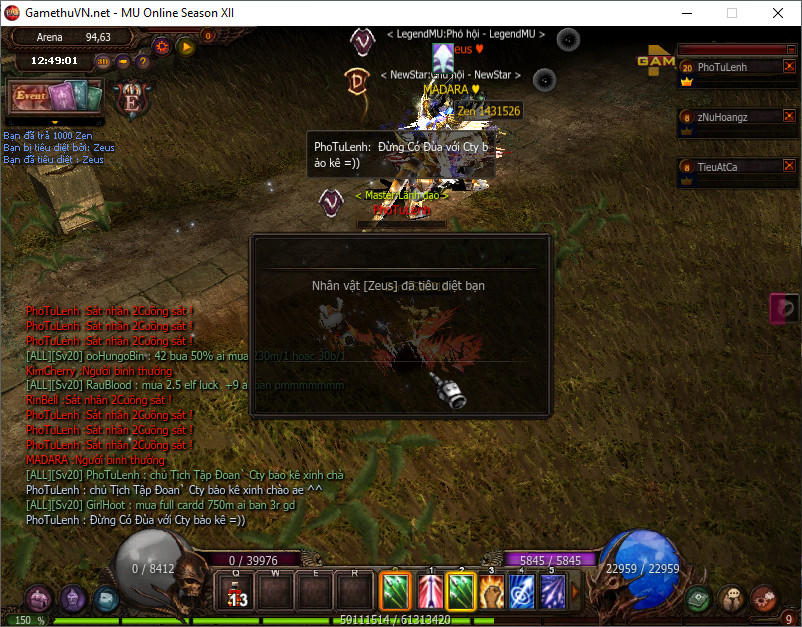Activate the flaming fist skill
The width and height of the screenshot is (802, 627).
pyautogui.click(x=491, y=590)
